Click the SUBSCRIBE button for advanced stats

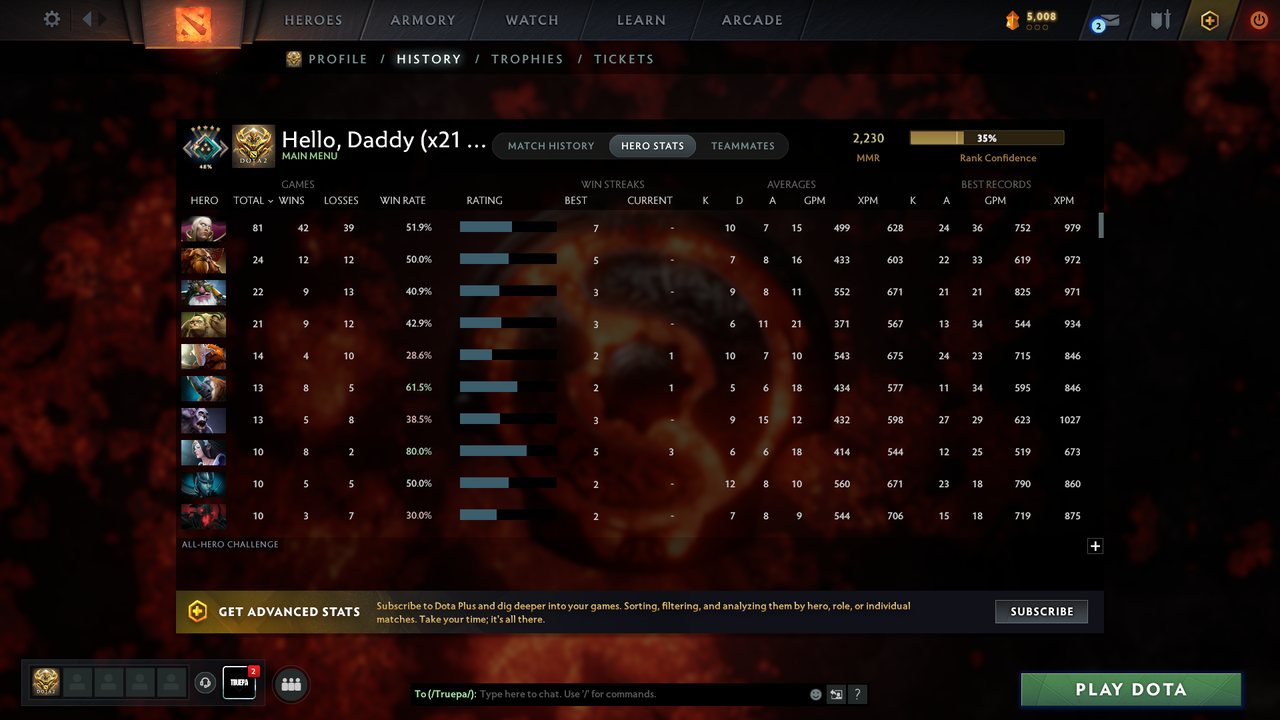[x=1041, y=611]
